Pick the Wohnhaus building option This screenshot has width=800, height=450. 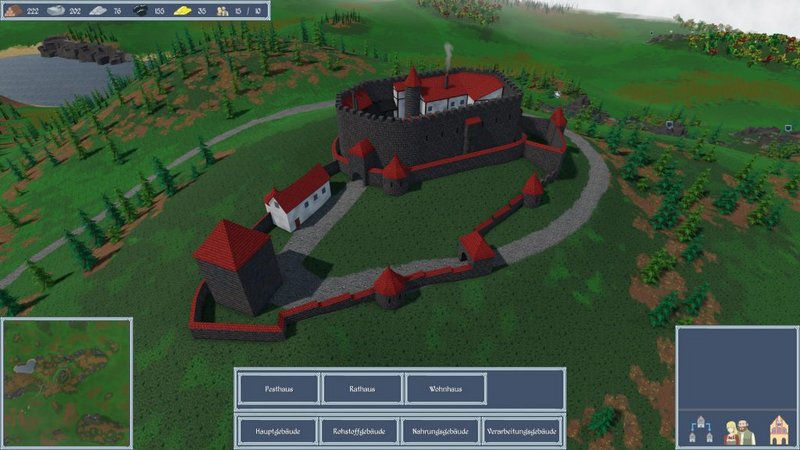click(446, 388)
